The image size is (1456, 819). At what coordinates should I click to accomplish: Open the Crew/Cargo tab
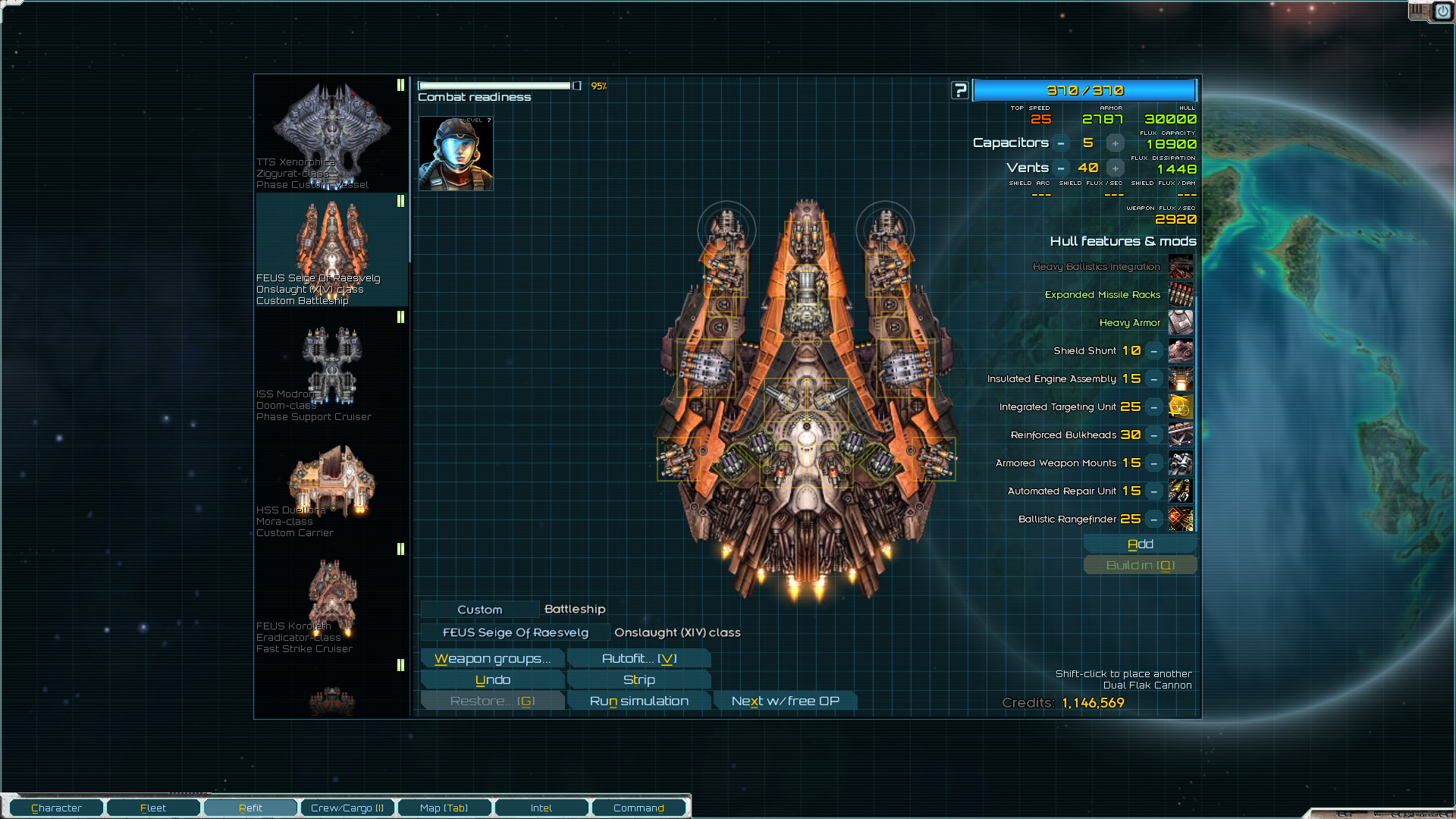click(347, 808)
